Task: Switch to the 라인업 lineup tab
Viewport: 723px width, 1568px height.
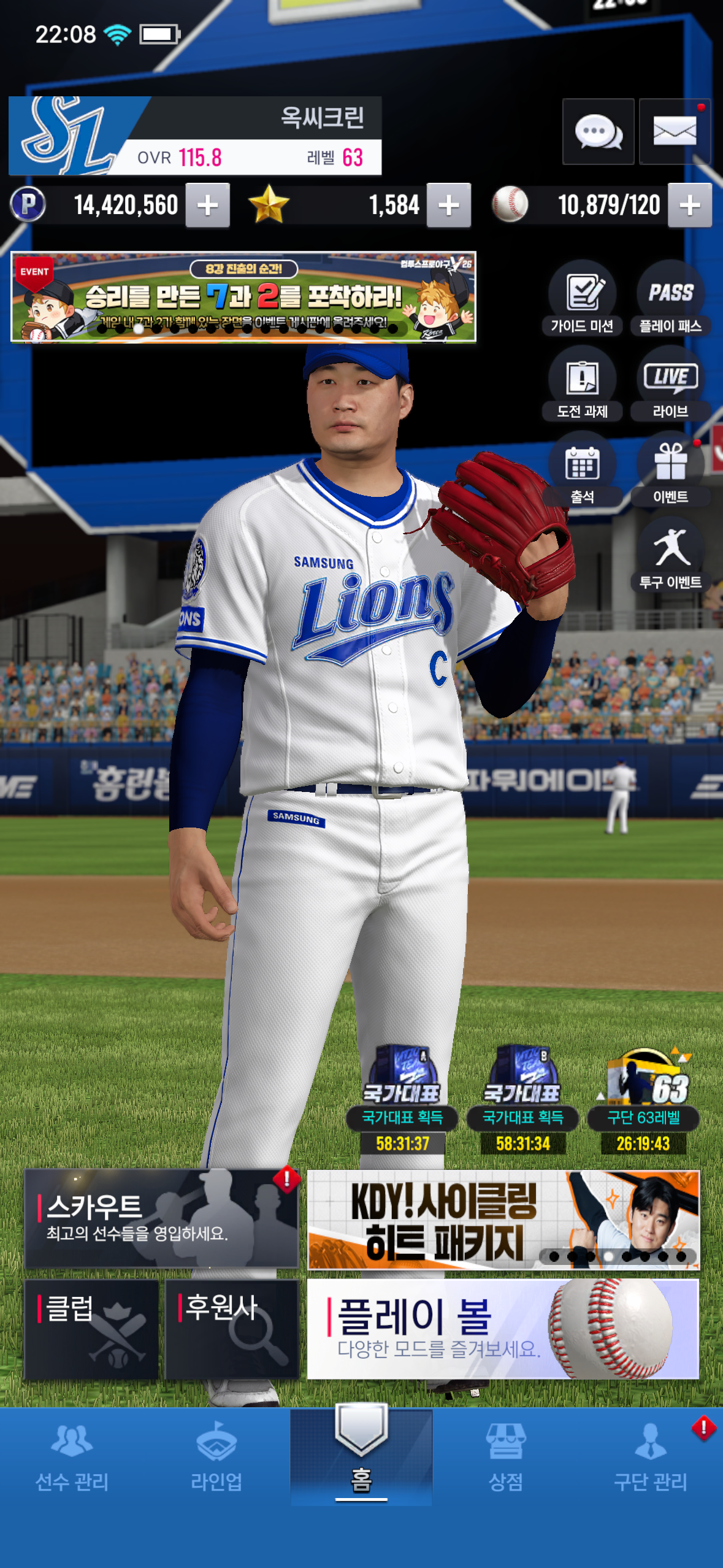Action: point(216,1458)
